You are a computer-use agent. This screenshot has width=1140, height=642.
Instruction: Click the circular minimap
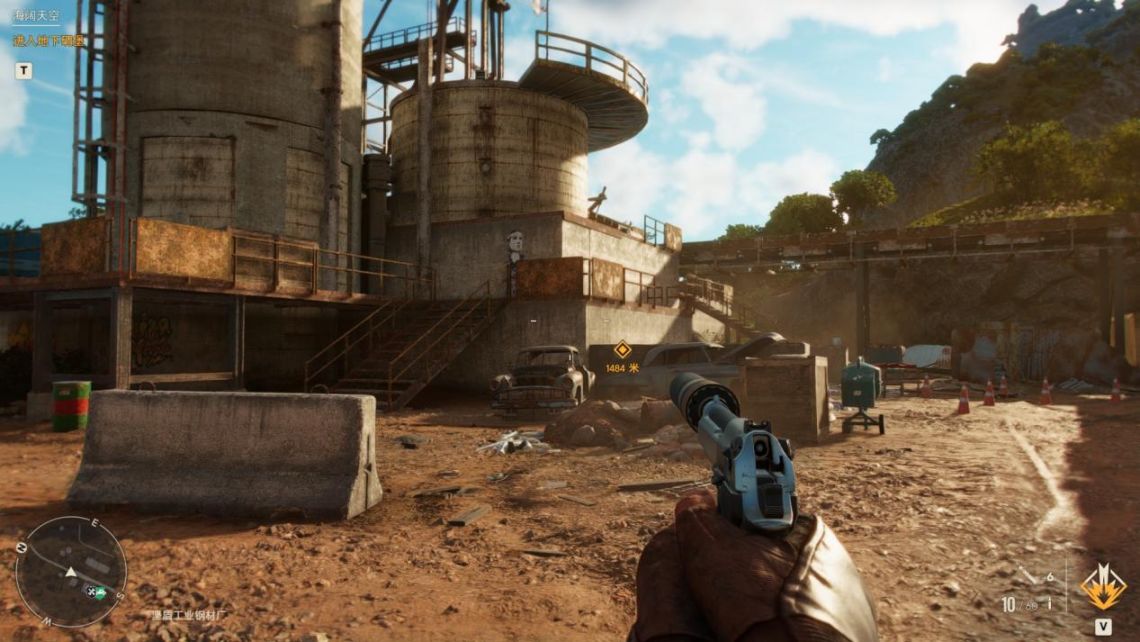tap(70, 571)
